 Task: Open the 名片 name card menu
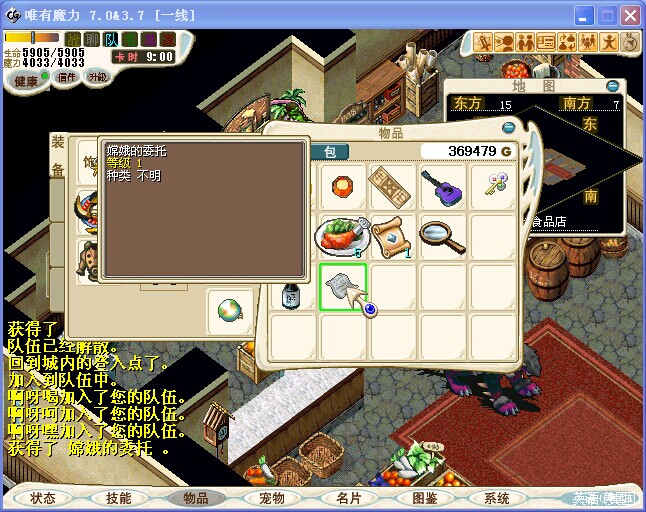click(x=347, y=497)
